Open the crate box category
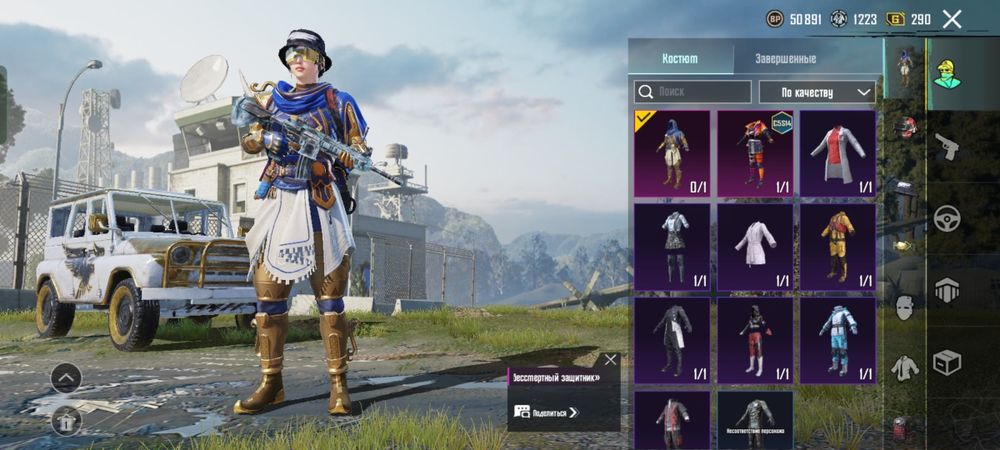The image size is (1000, 450). click(946, 362)
